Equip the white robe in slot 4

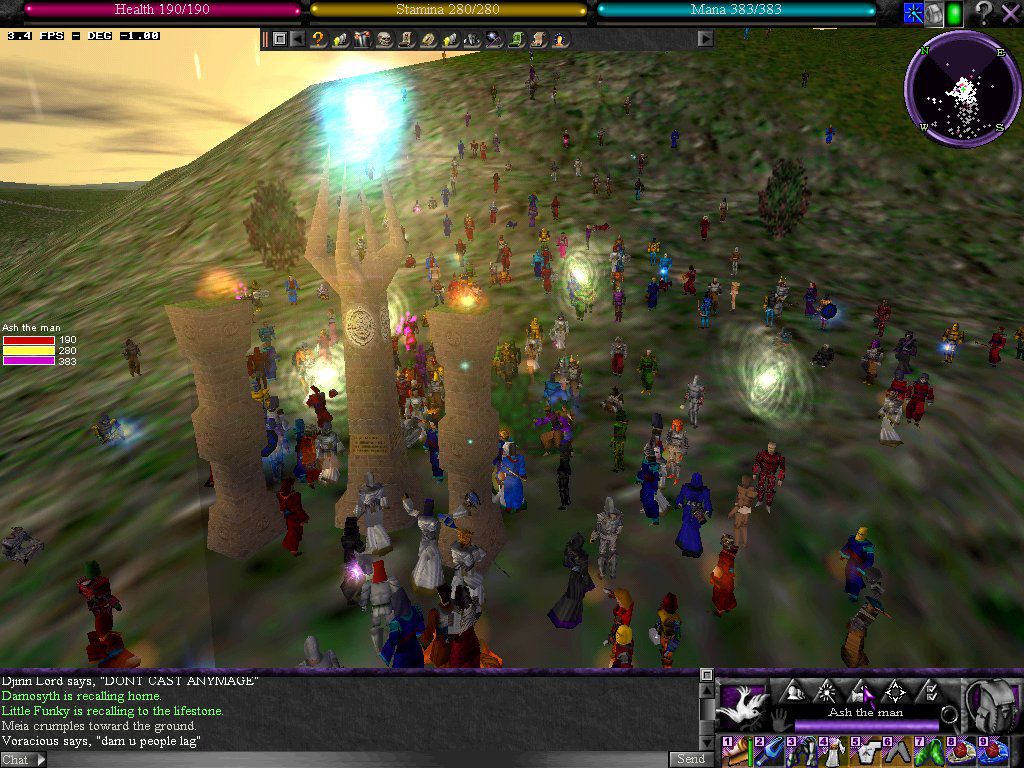click(x=832, y=752)
